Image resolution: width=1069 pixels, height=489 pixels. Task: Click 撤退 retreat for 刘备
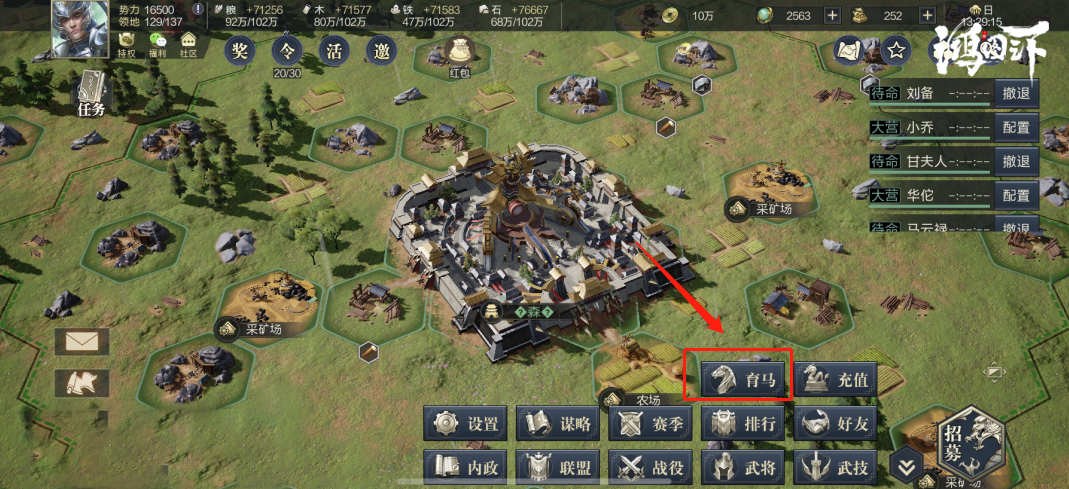pyautogui.click(x=1016, y=94)
